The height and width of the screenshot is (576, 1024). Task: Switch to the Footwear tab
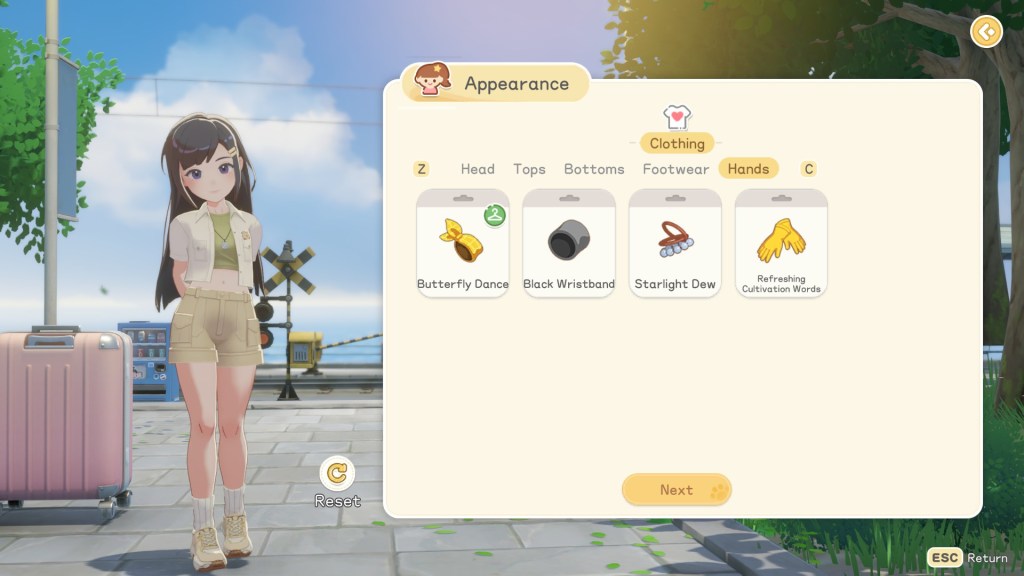click(x=676, y=169)
